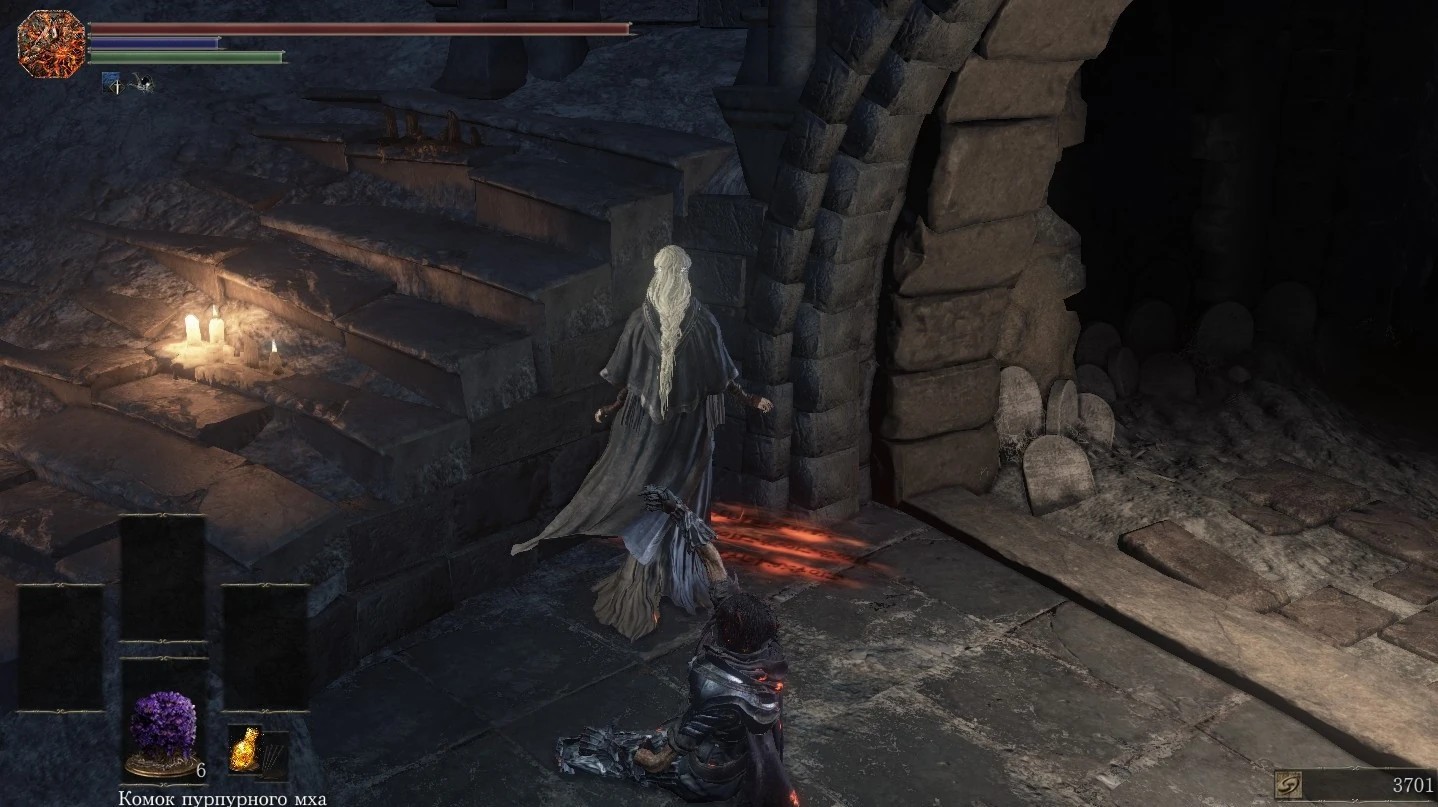
Task: Click the fiery octagonal covenant emblem
Action: (x=38, y=43)
